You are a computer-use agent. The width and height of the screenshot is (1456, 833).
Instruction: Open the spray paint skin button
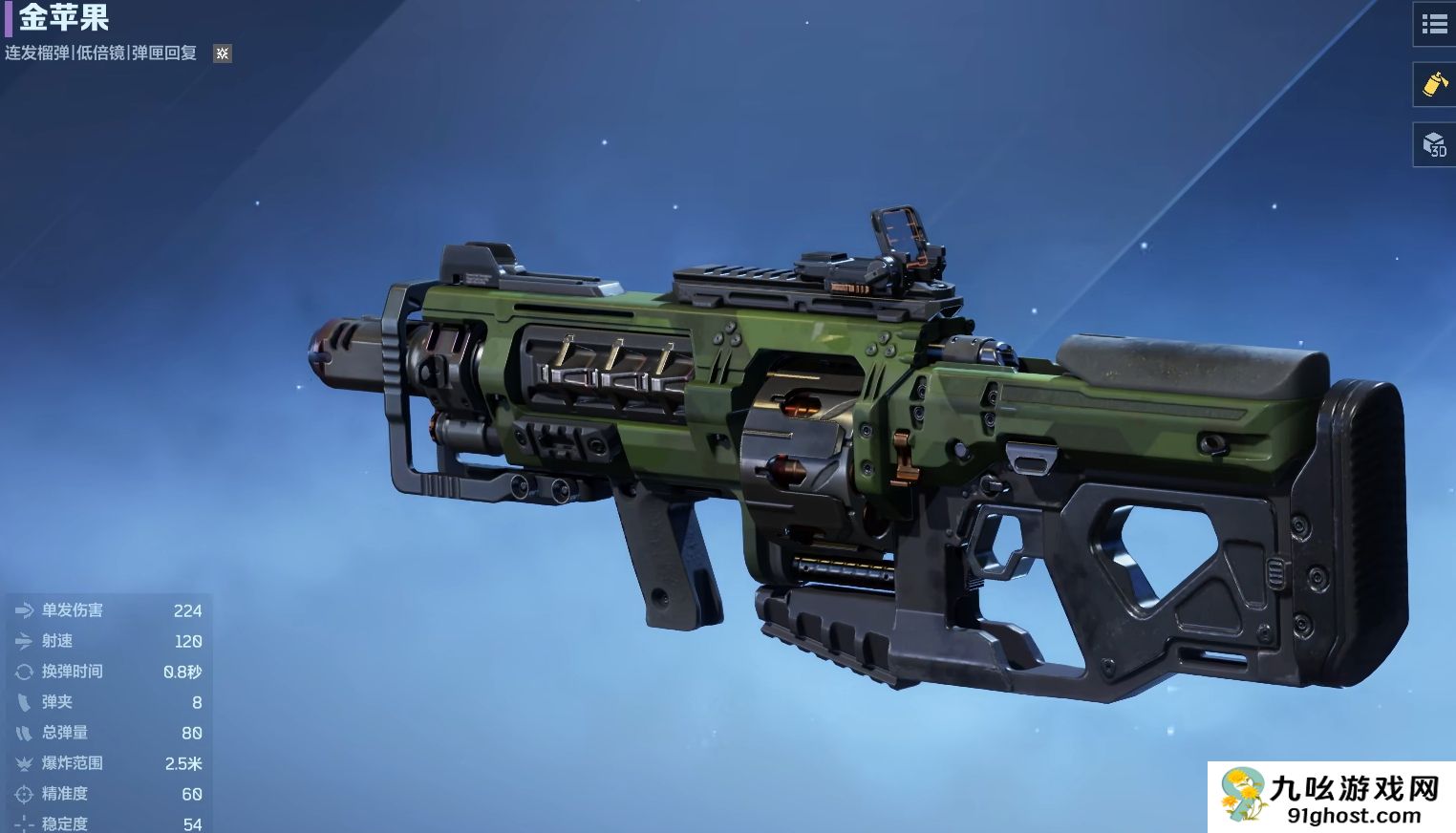[1434, 84]
